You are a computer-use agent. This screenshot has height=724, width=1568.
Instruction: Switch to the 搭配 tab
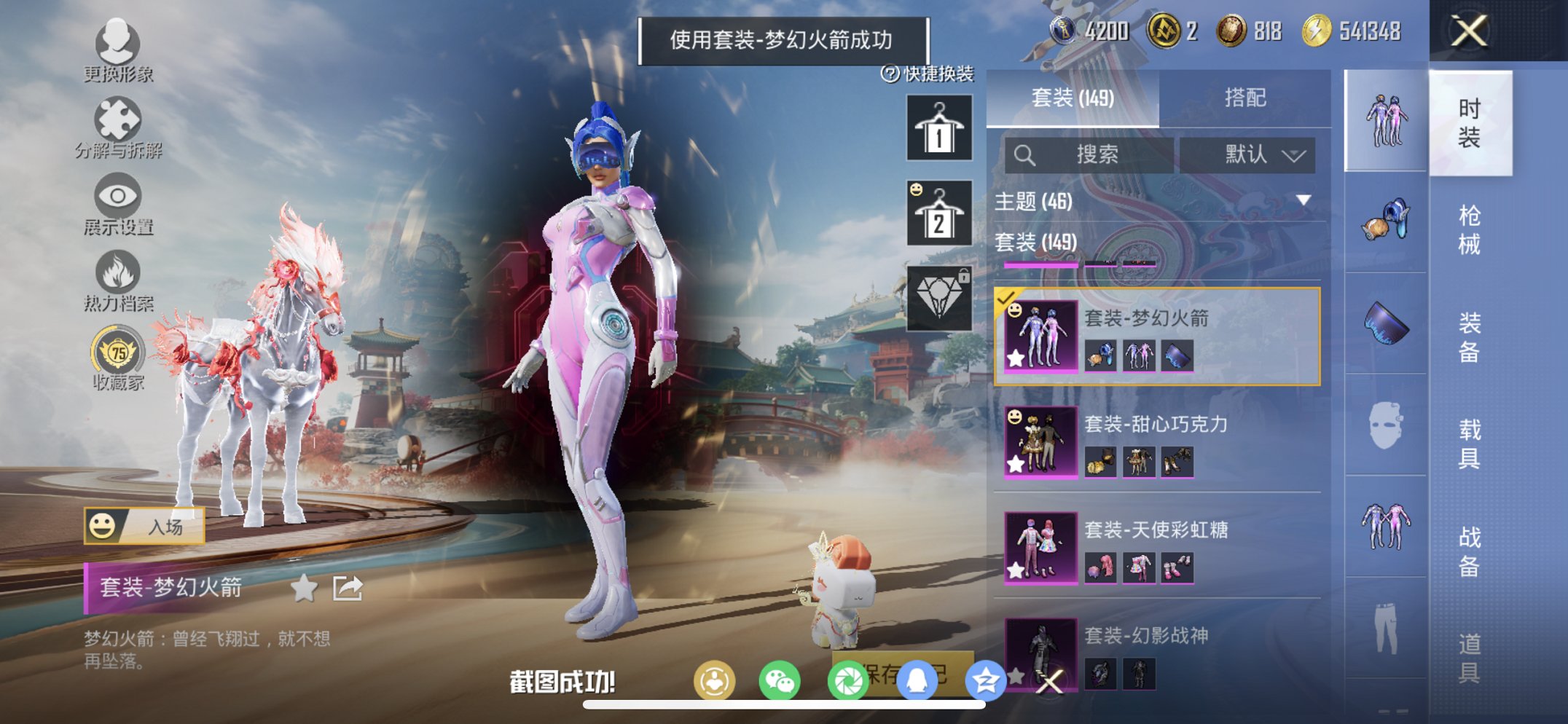[x=1247, y=99]
